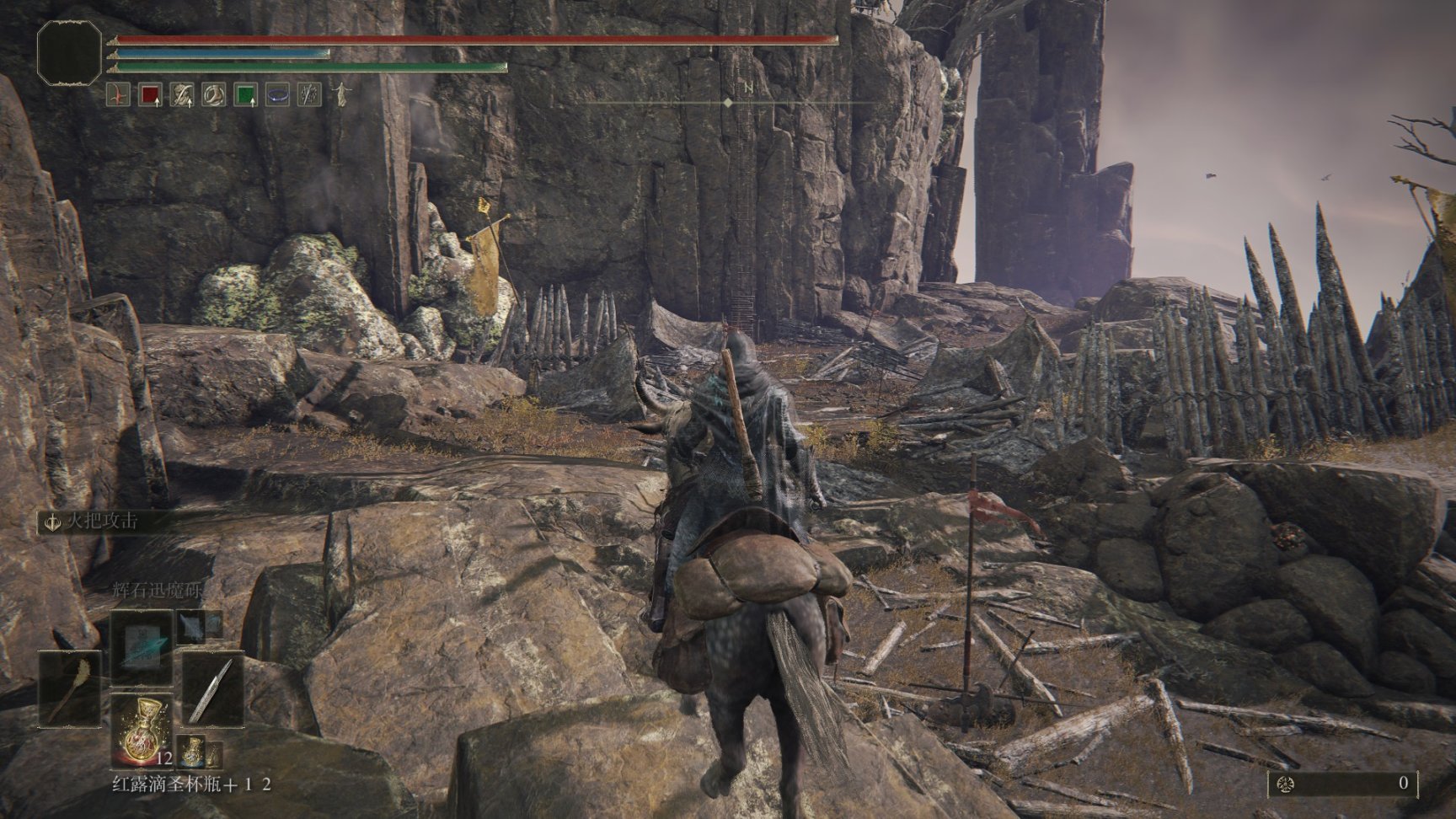Choose the small next-spell icon beside the spell slot
Image resolution: width=1456 pixels, height=819 pixels.
coord(193,625)
